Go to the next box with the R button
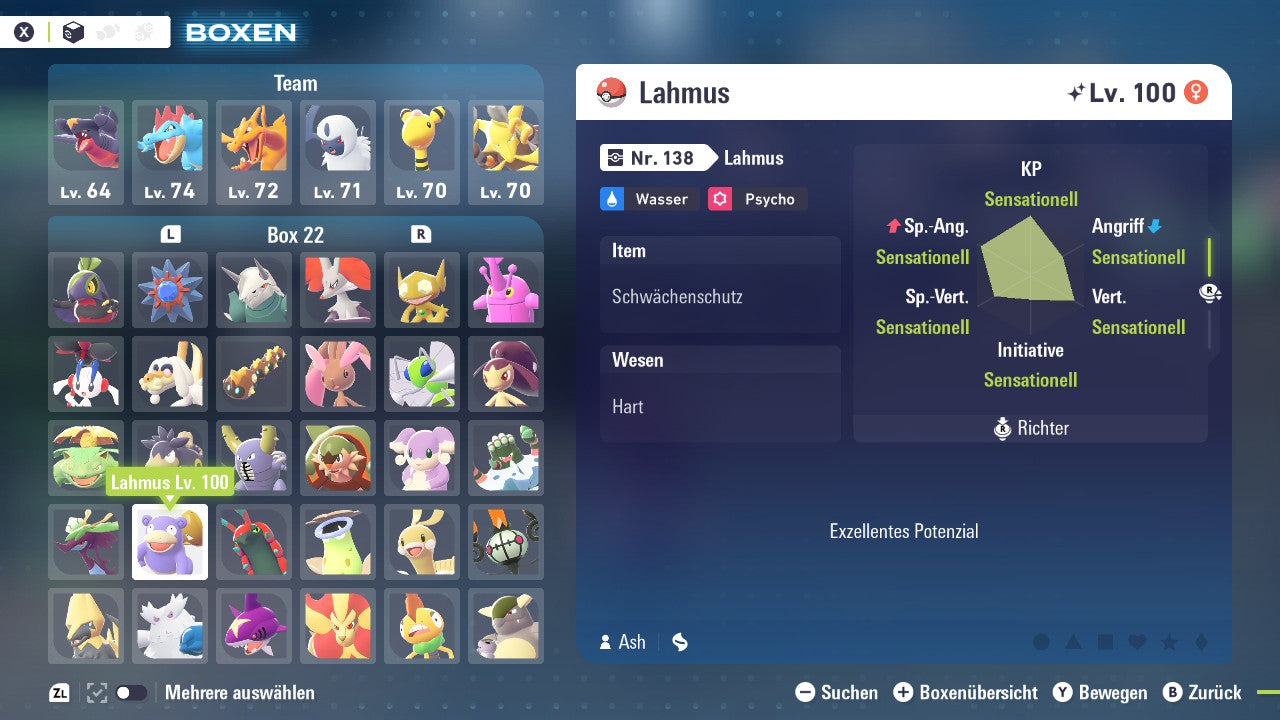 [422, 234]
